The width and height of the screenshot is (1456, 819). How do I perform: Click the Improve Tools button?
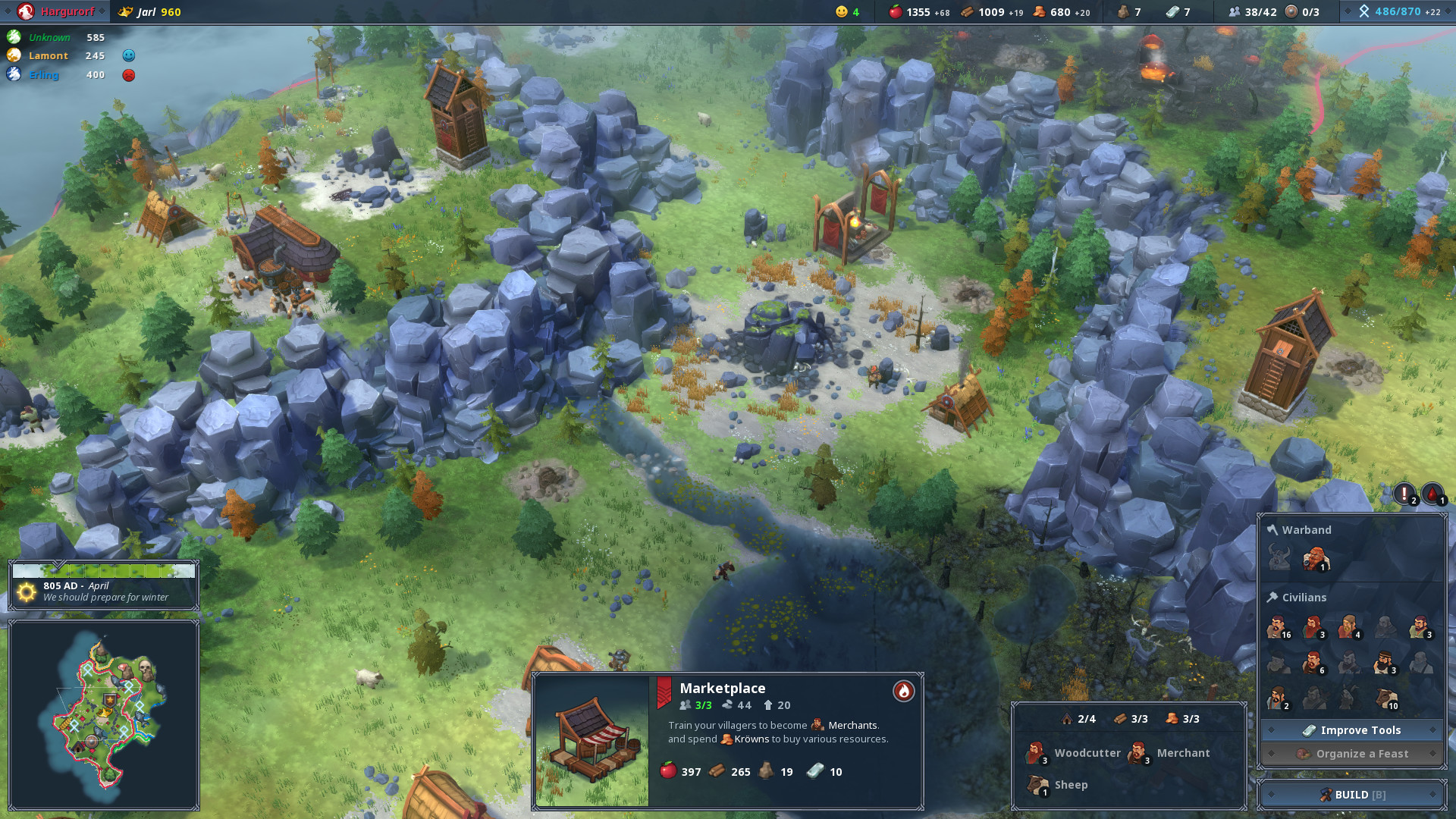click(1351, 730)
